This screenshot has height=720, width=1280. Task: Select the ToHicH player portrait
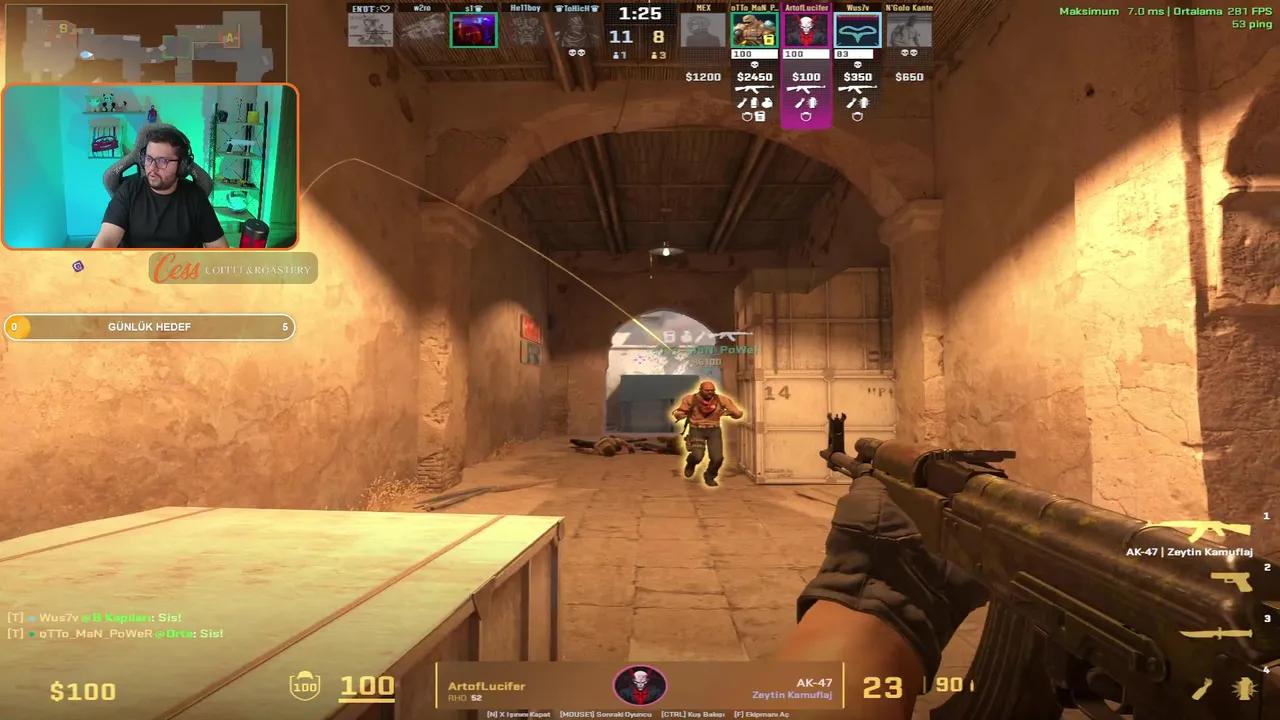pyautogui.click(x=576, y=30)
